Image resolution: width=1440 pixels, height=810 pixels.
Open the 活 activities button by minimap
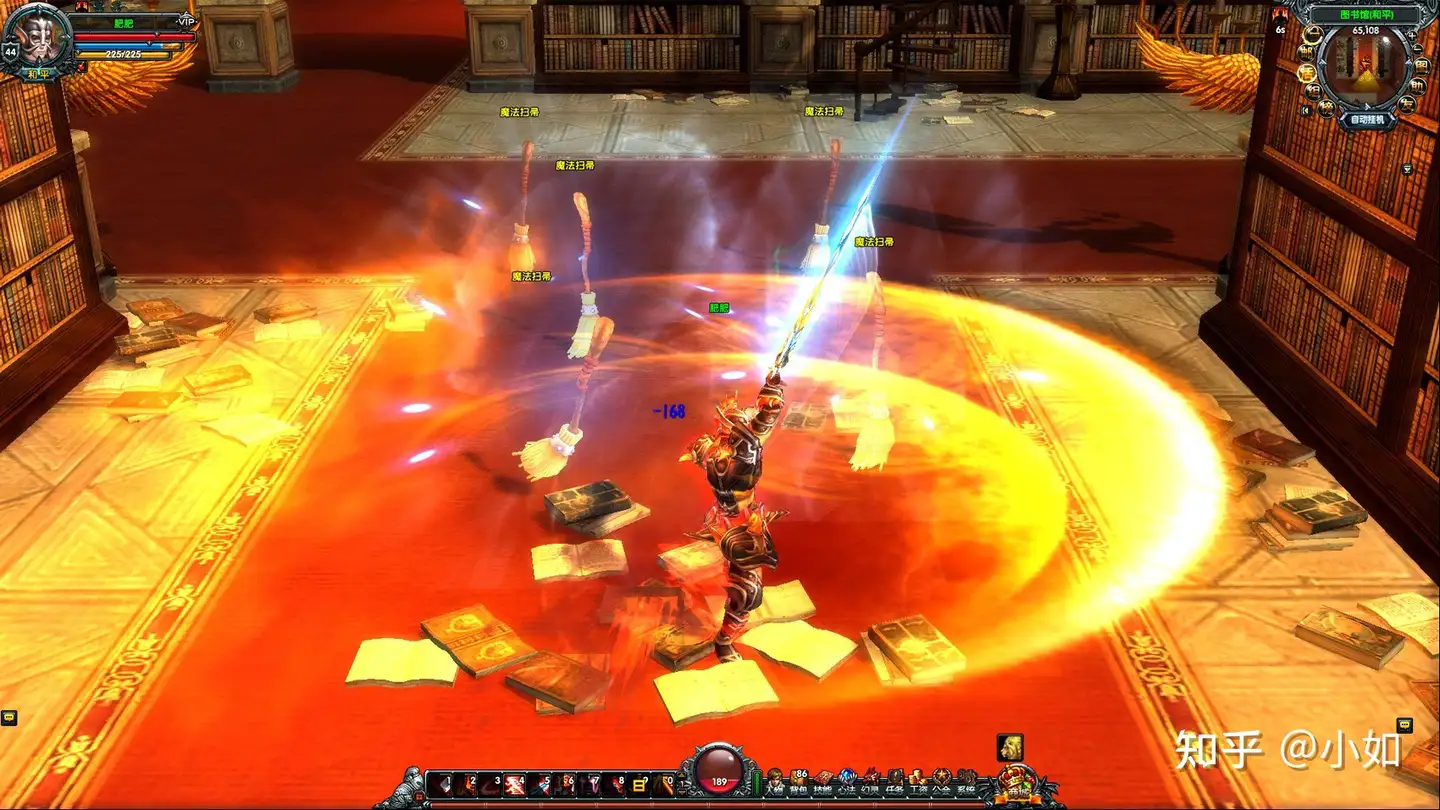tap(1305, 73)
